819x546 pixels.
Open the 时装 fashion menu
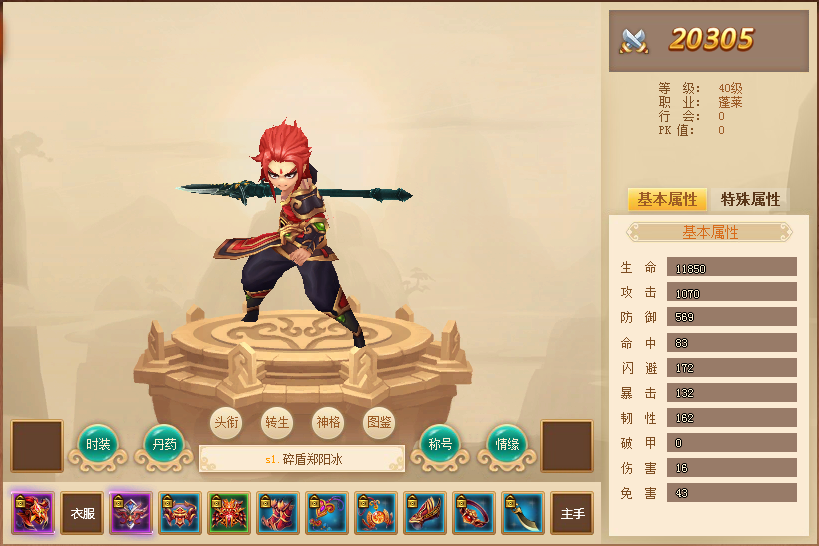tap(98, 444)
